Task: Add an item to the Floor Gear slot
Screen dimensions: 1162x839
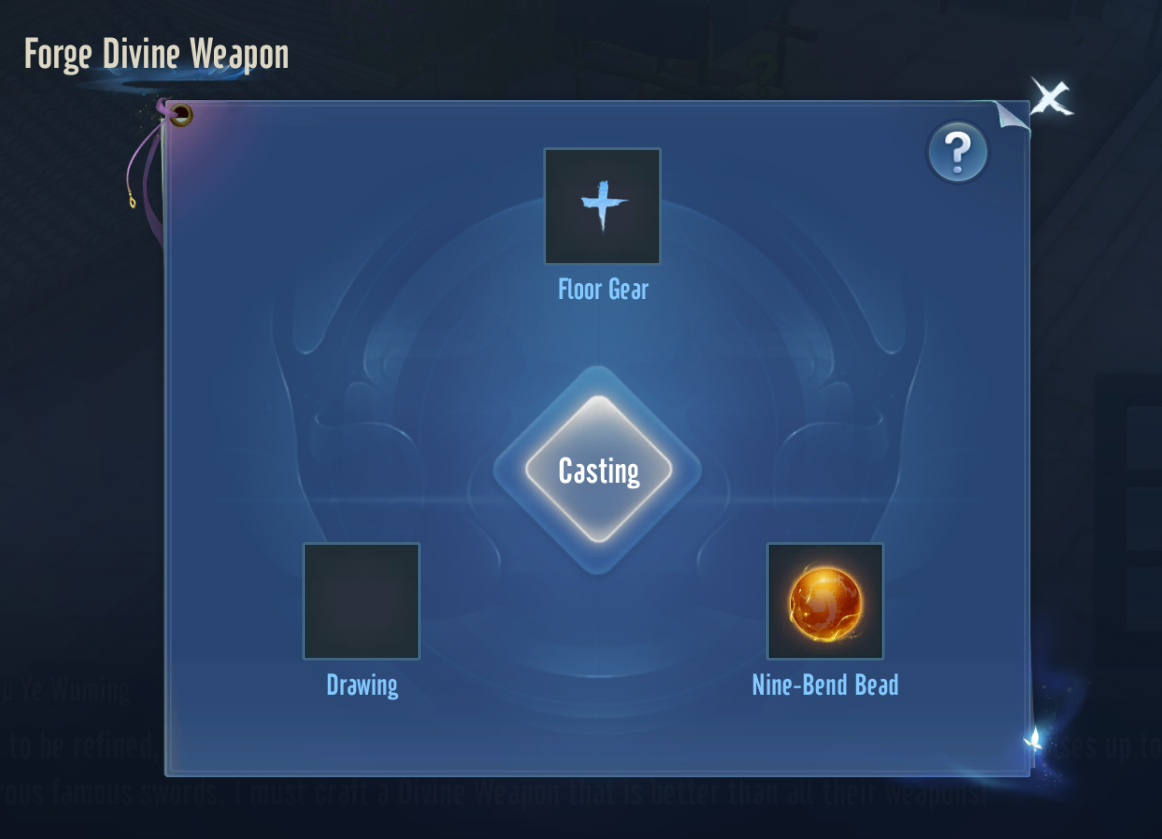Action: click(x=602, y=206)
